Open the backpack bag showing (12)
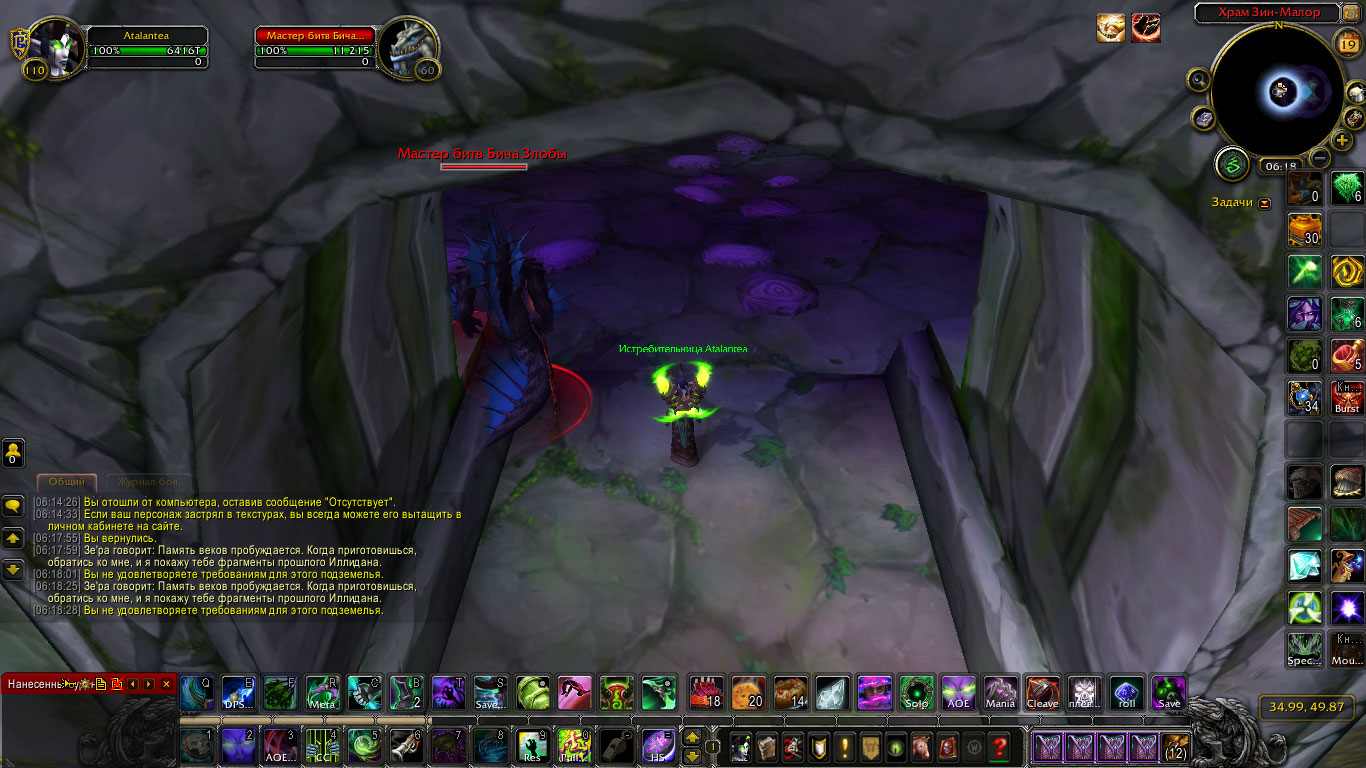This screenshot has width=1366, height=768. [1175, 746]
